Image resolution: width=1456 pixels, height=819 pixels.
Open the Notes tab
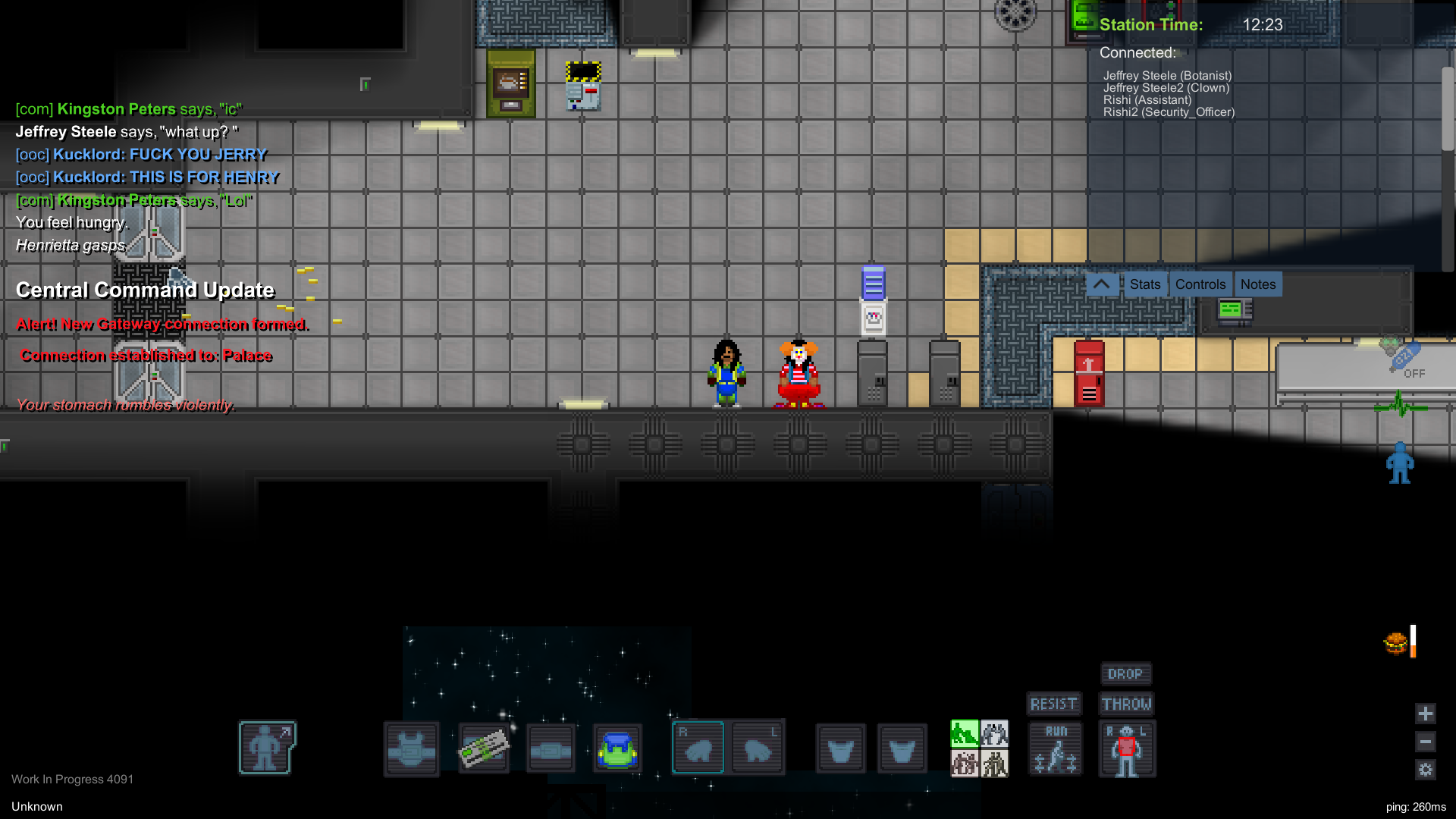click(x=1257, y=284)
